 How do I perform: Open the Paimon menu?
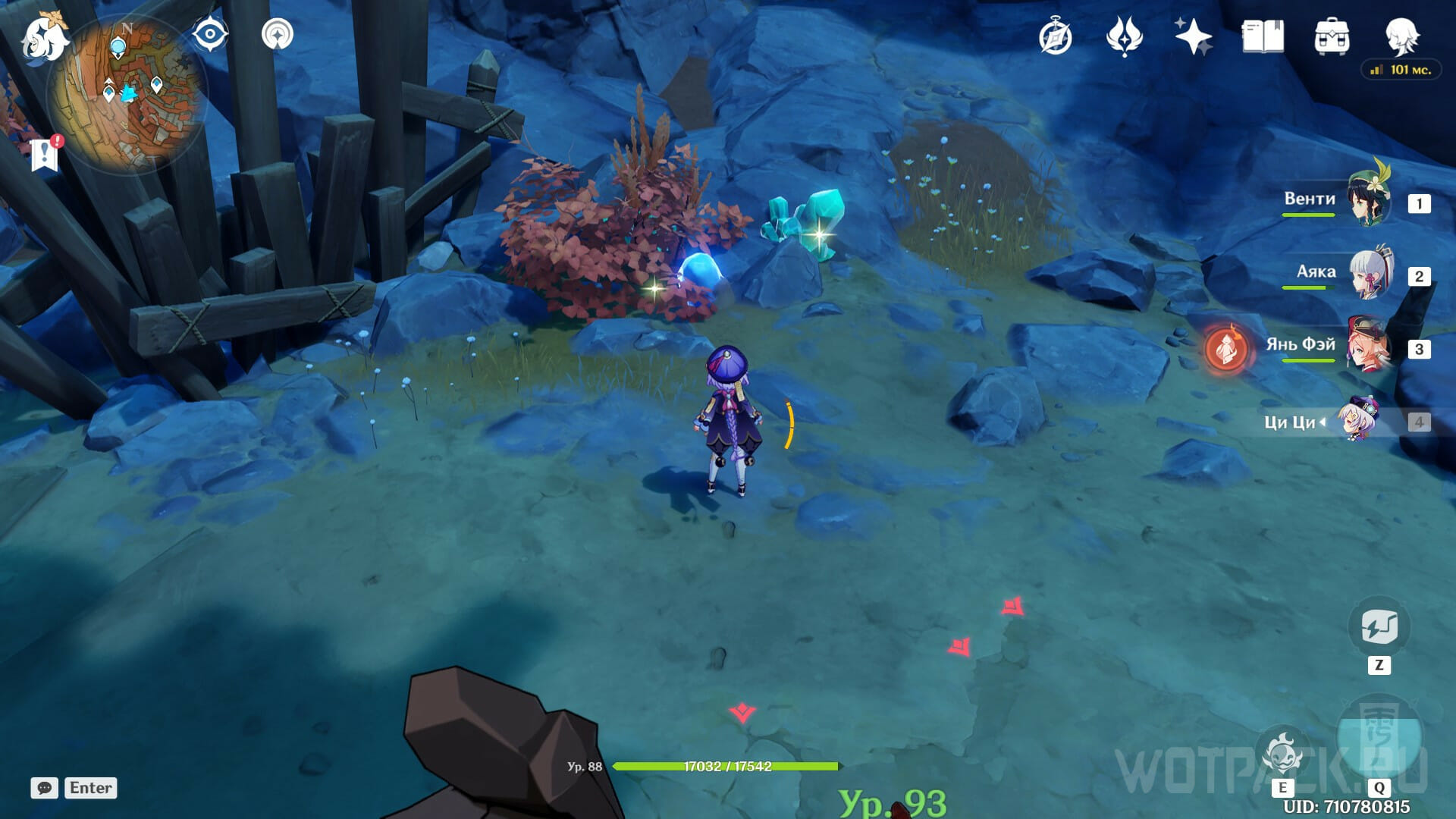(x=44, y=38)
